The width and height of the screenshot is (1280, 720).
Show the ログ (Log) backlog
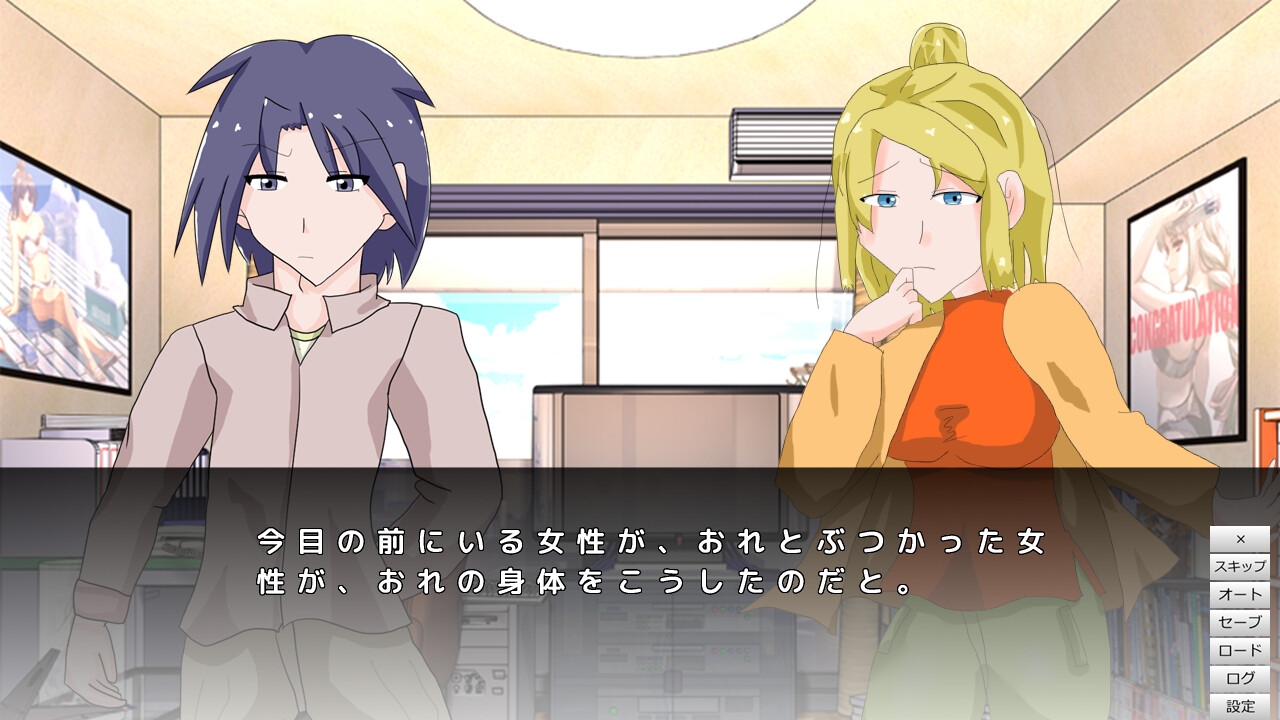tap(1240, 679)
